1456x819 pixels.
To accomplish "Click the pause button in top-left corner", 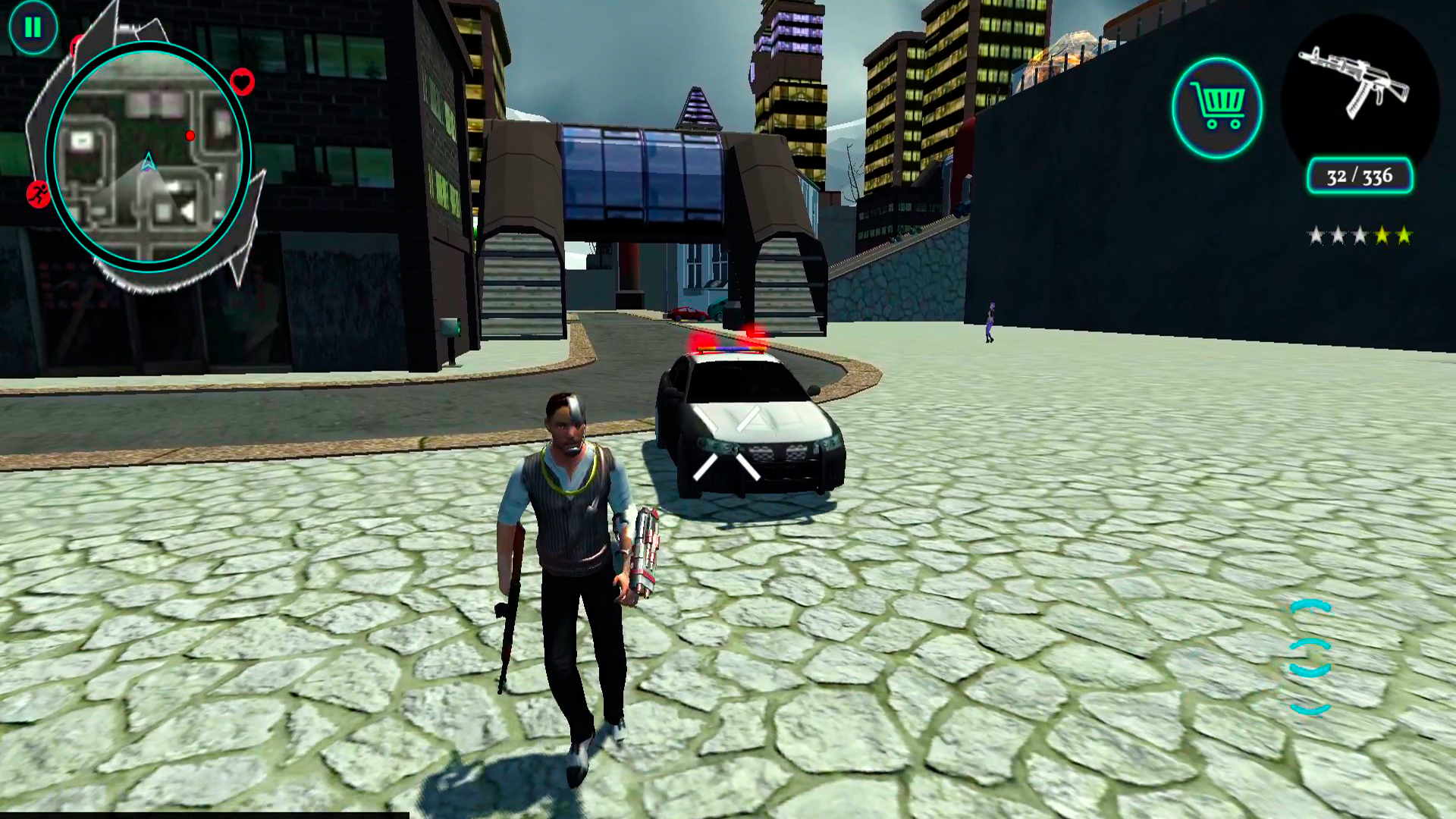I will (32, 27).
